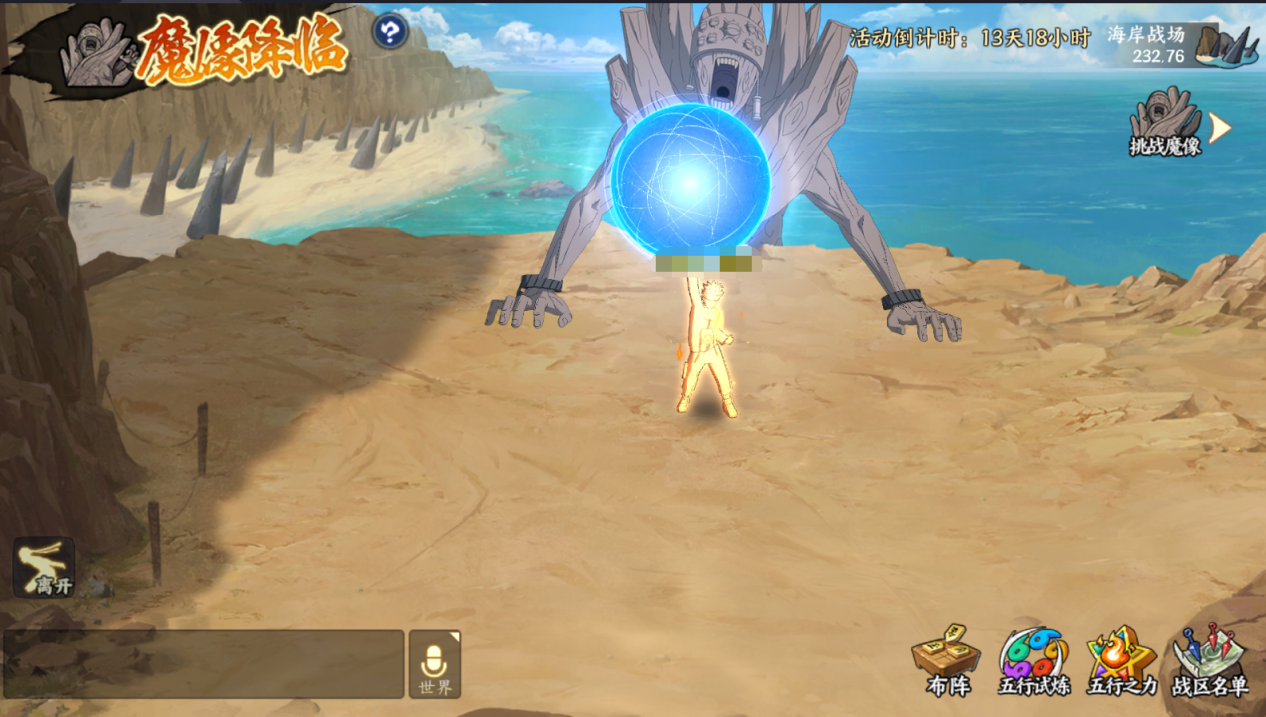Leave the area with 离开 button
This screenshot has width=1266, height=717.
click(x=44, y=567)
